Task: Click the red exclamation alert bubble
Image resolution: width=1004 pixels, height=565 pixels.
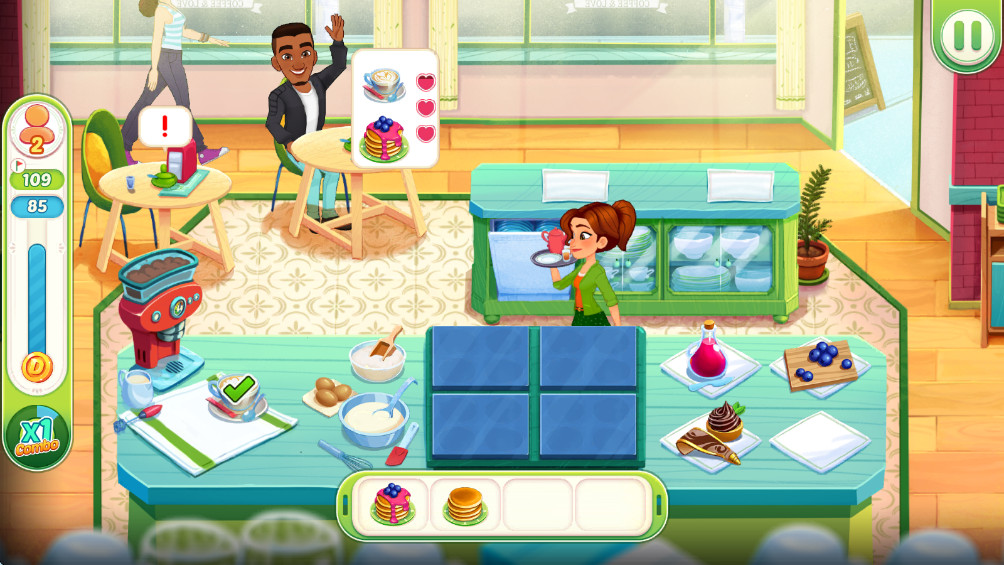Action: point(165,127)
